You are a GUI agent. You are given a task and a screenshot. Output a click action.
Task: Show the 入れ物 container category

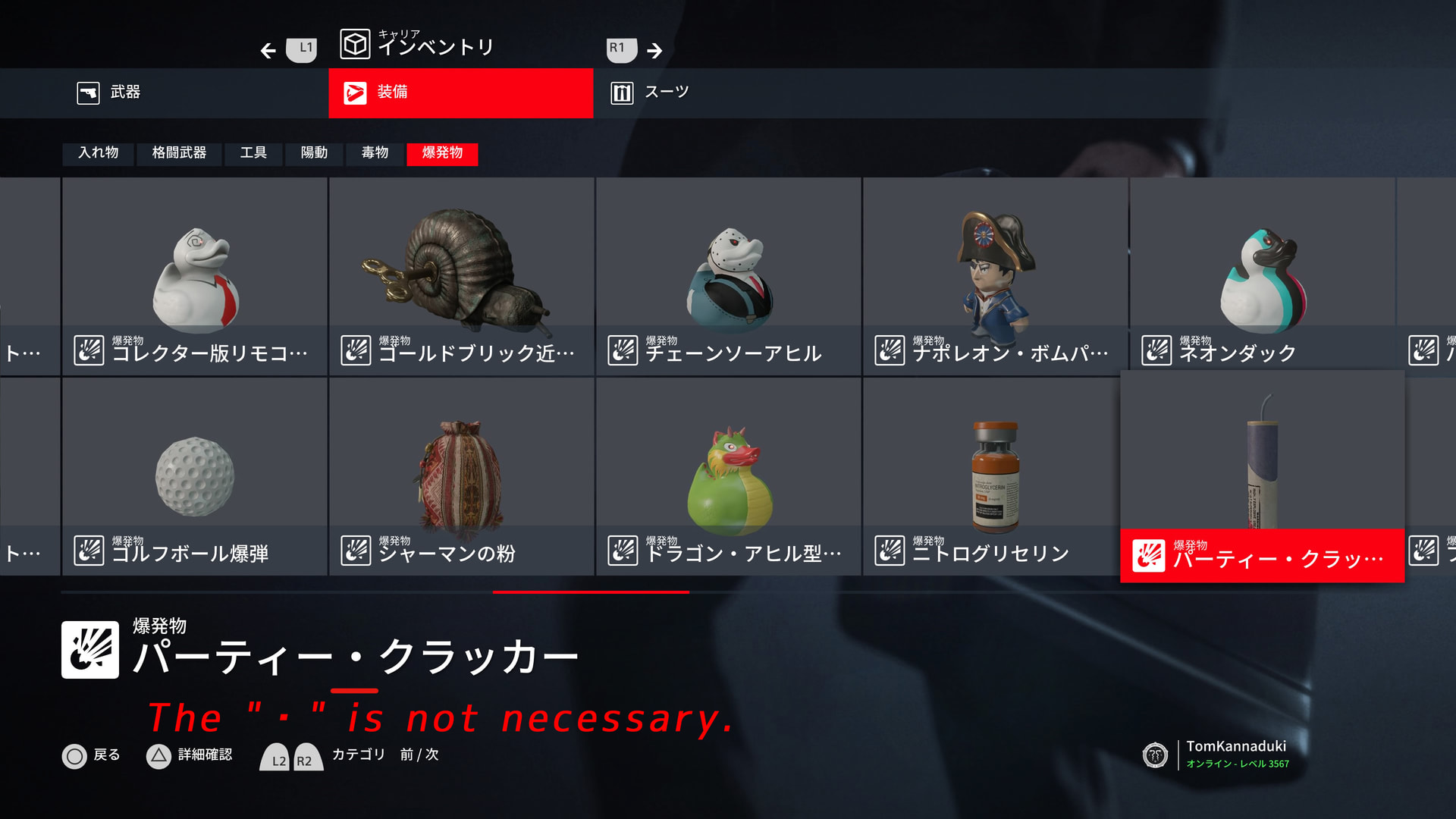point(99,153)
